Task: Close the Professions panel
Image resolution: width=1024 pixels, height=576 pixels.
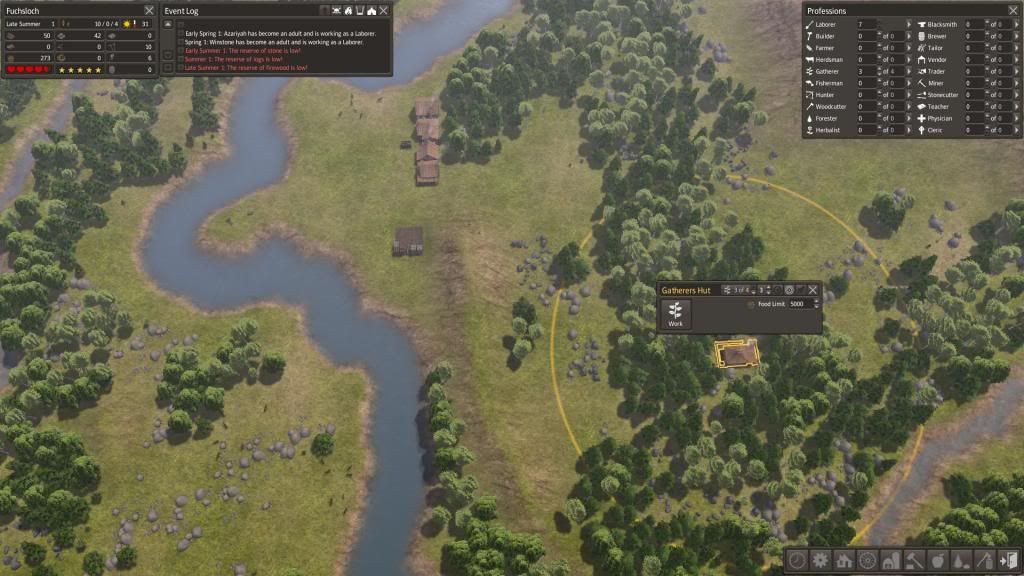Action: (1013, 10)
